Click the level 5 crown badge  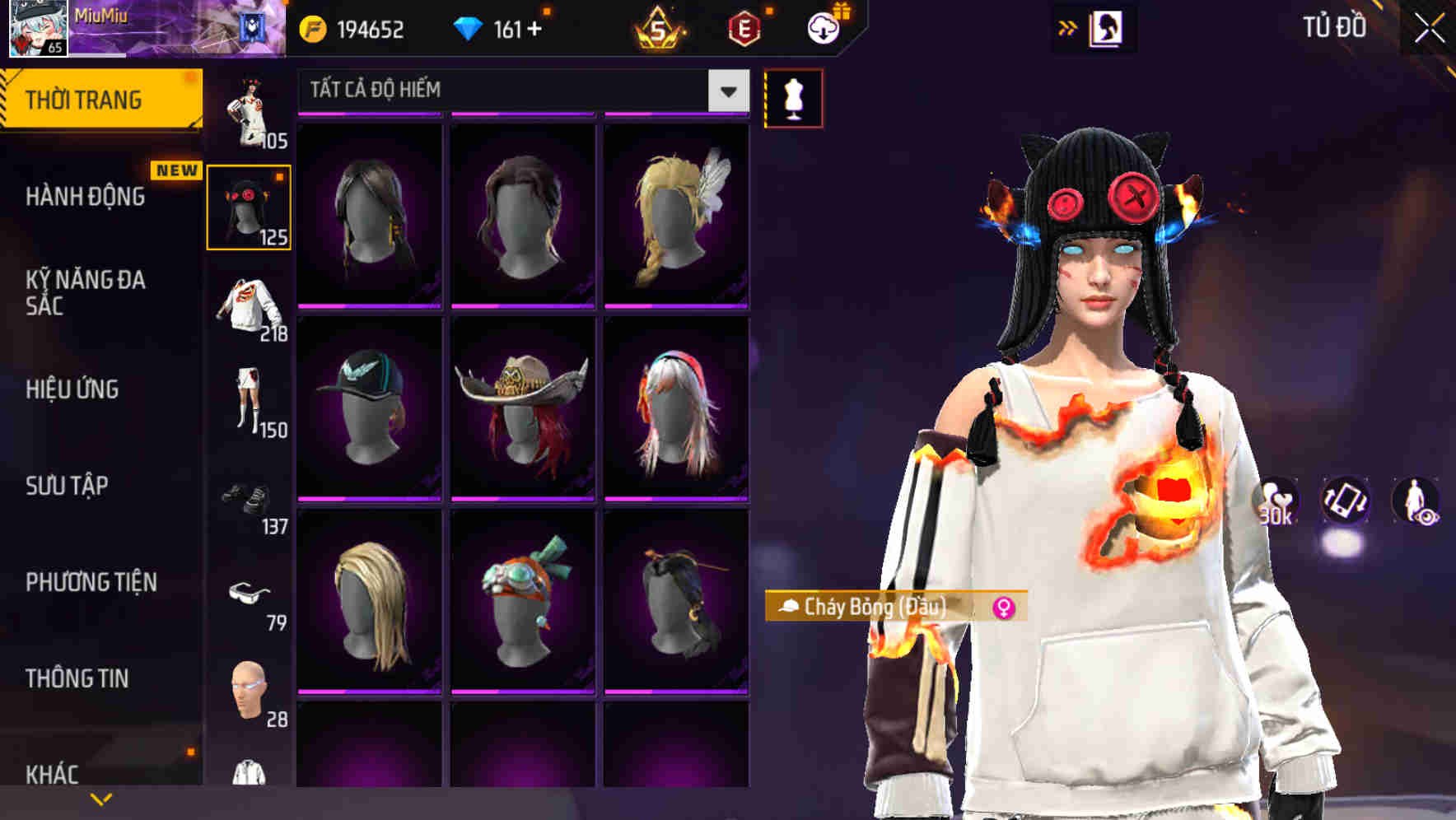click(x=659, y=30)
